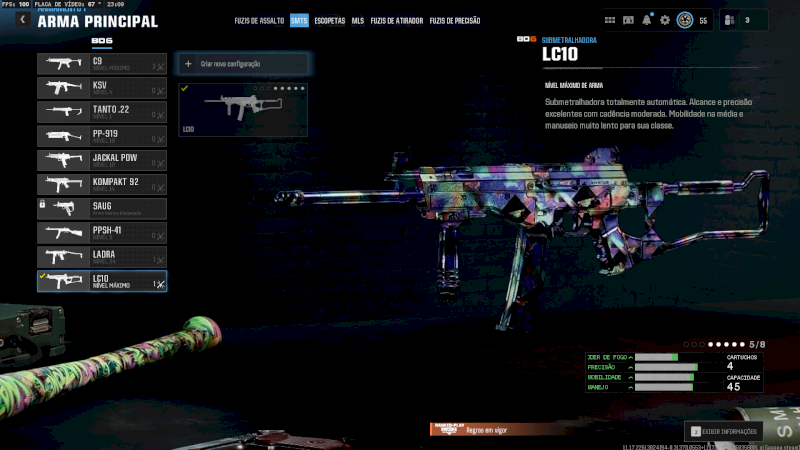Go back using the top-left arrow
800x450 pixels.
click(22, 20)
